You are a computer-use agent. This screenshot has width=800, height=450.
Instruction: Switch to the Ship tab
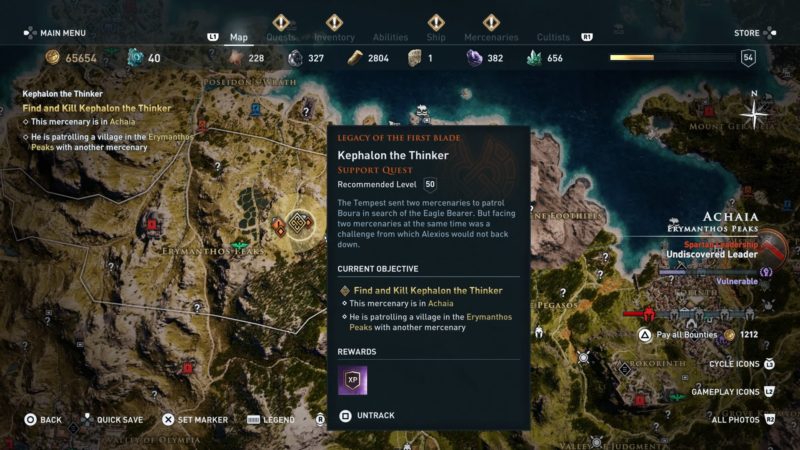[x=436, y=38]
